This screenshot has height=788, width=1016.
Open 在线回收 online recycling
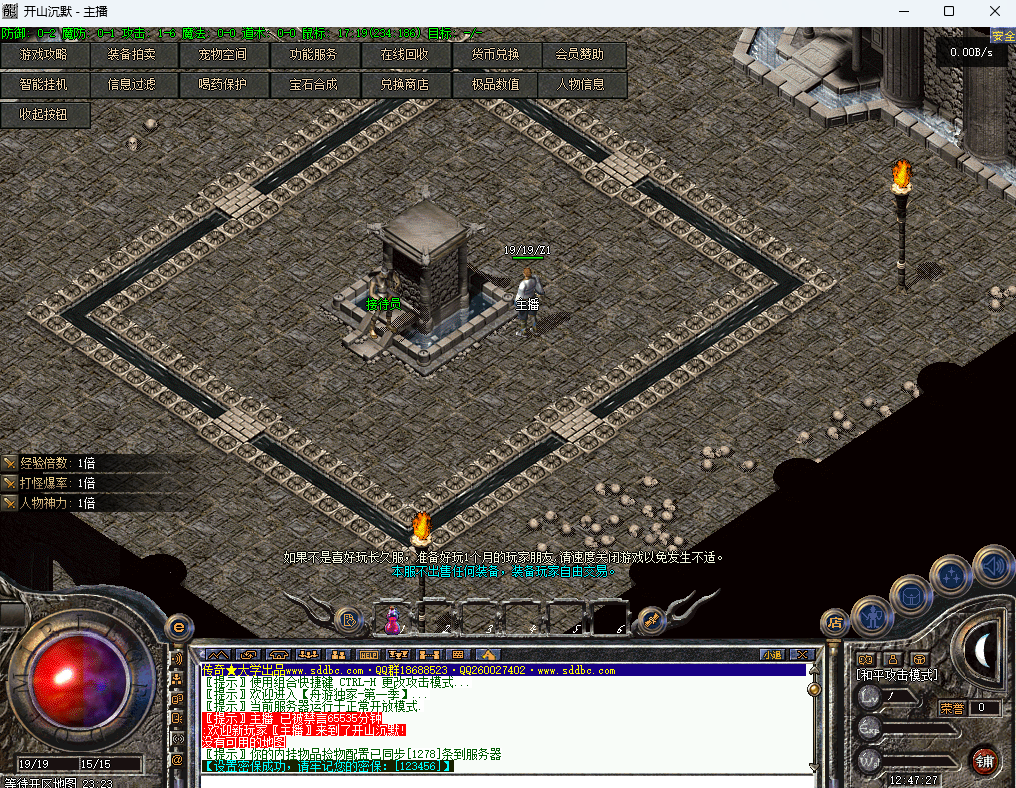[405, 55]
